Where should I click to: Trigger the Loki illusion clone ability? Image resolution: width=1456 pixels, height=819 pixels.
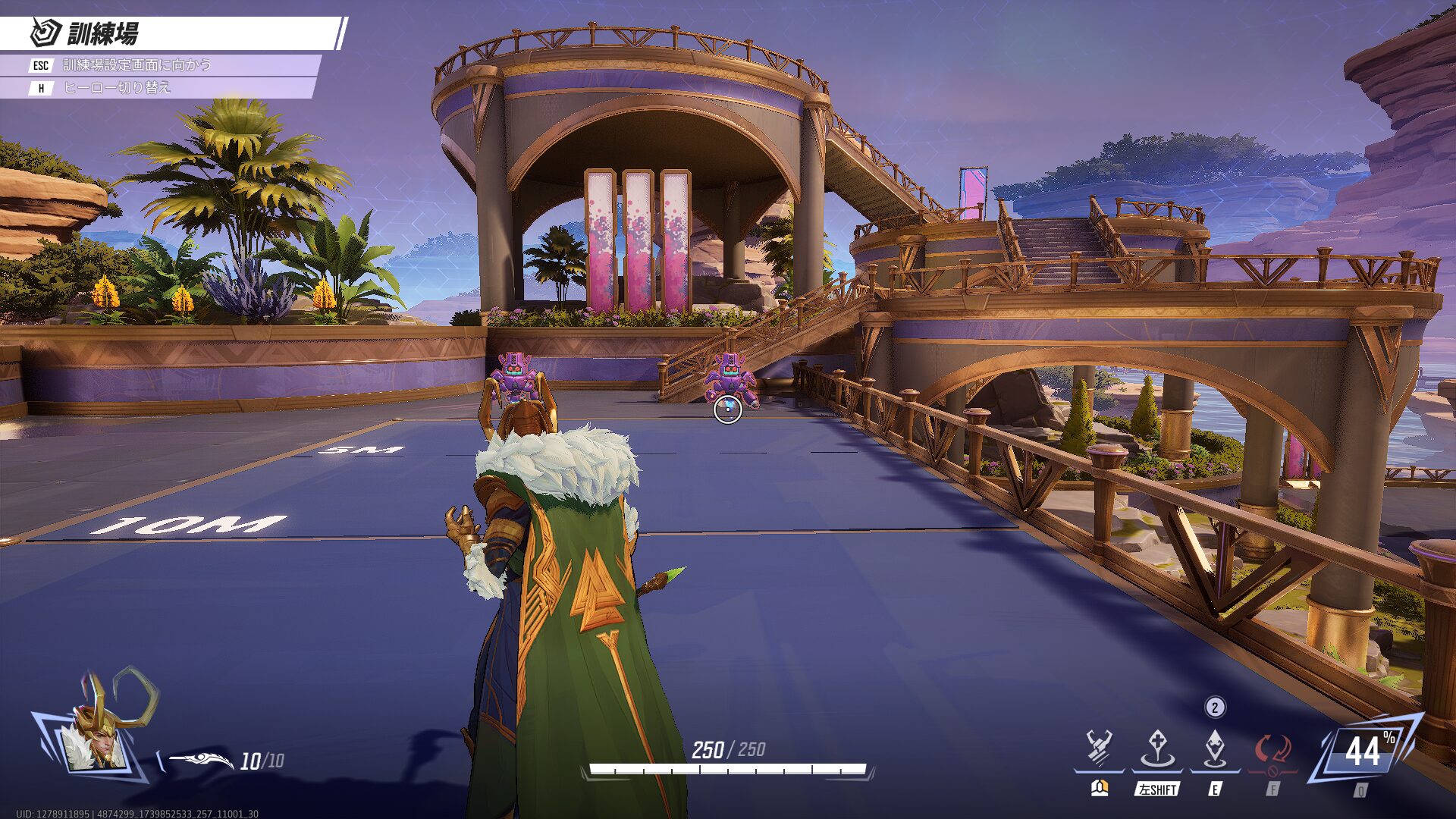tap(1215, 748)
